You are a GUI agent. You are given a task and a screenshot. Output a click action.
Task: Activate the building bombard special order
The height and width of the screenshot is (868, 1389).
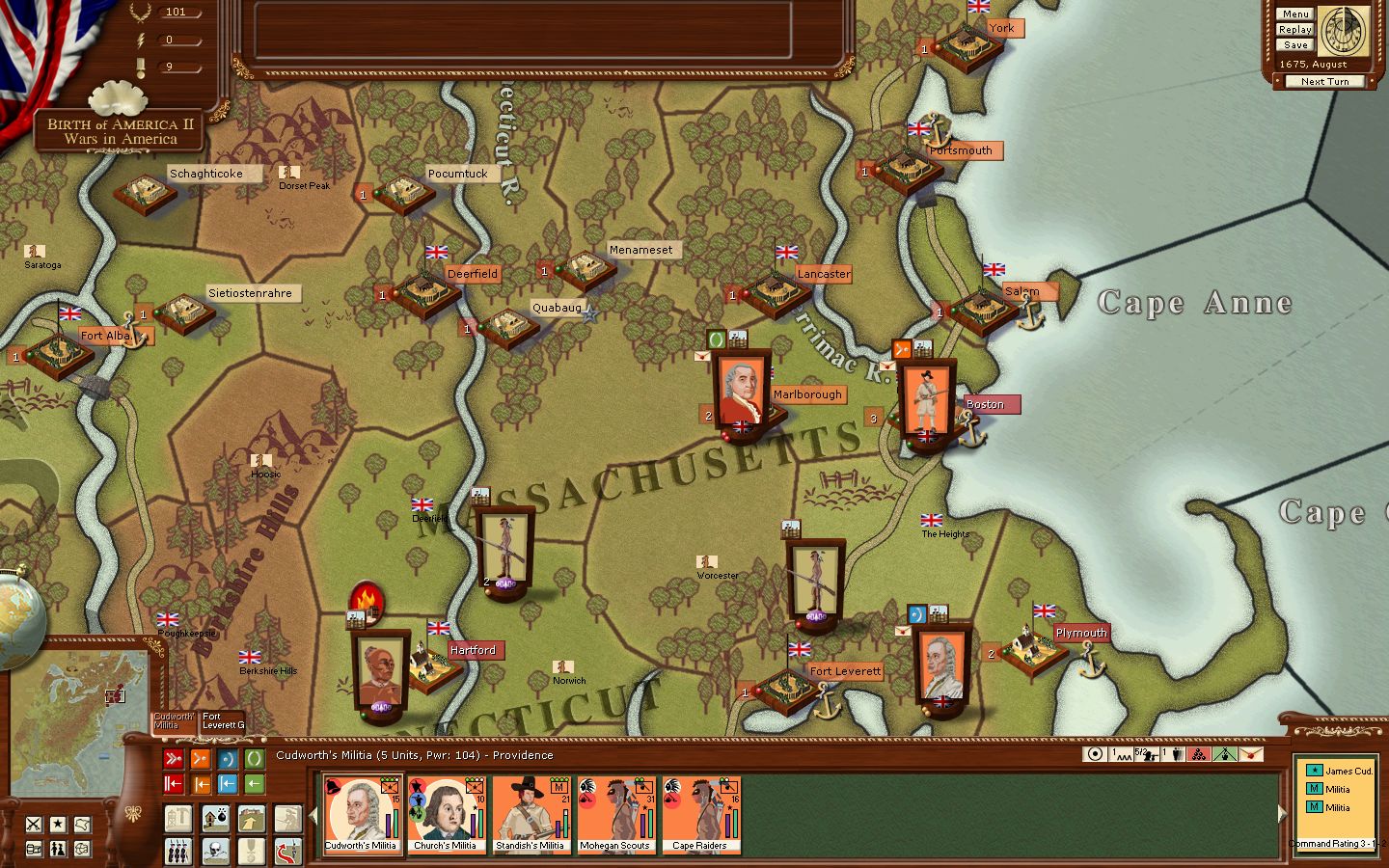tap(215, 821)
